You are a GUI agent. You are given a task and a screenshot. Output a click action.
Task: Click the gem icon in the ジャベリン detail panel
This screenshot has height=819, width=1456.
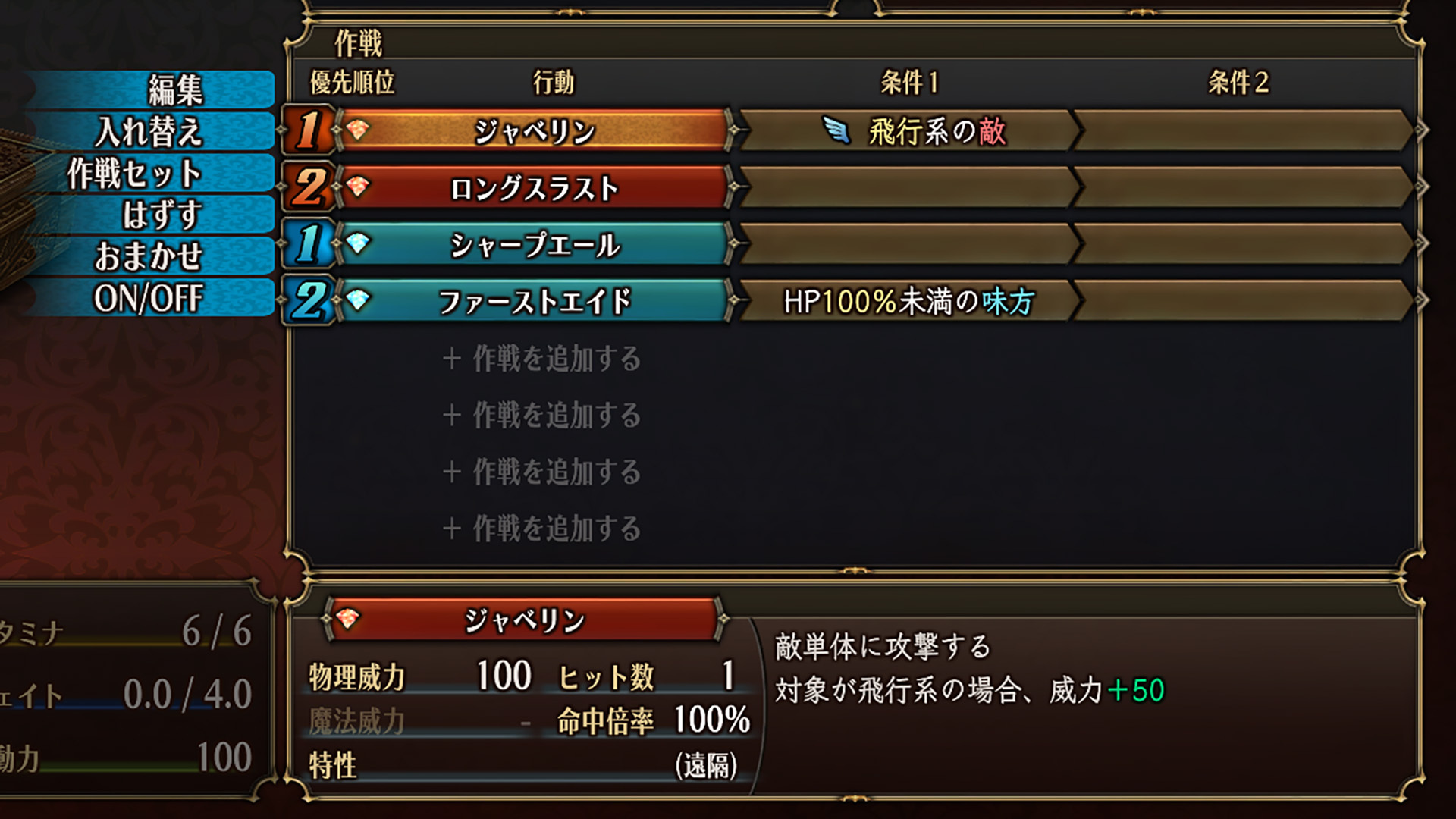click(349, 619)
